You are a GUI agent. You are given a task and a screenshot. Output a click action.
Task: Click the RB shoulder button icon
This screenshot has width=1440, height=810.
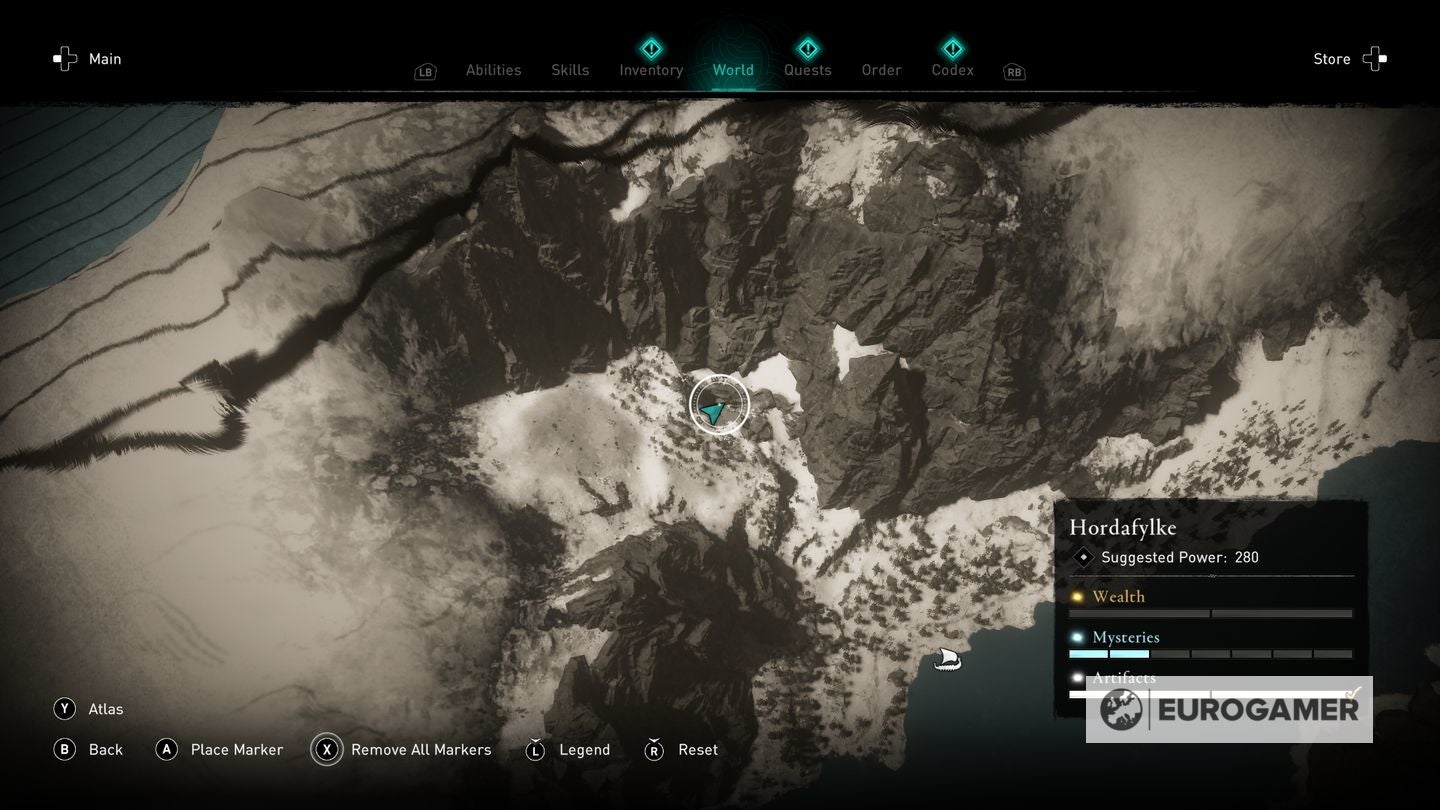coord(1013,72)
